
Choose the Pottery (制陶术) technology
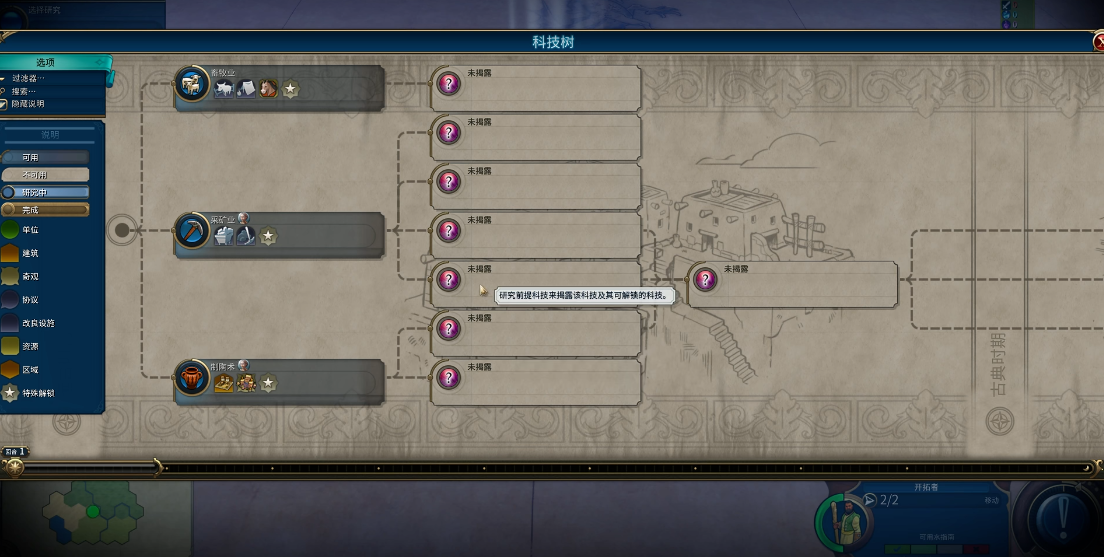(x=280, y=382)
